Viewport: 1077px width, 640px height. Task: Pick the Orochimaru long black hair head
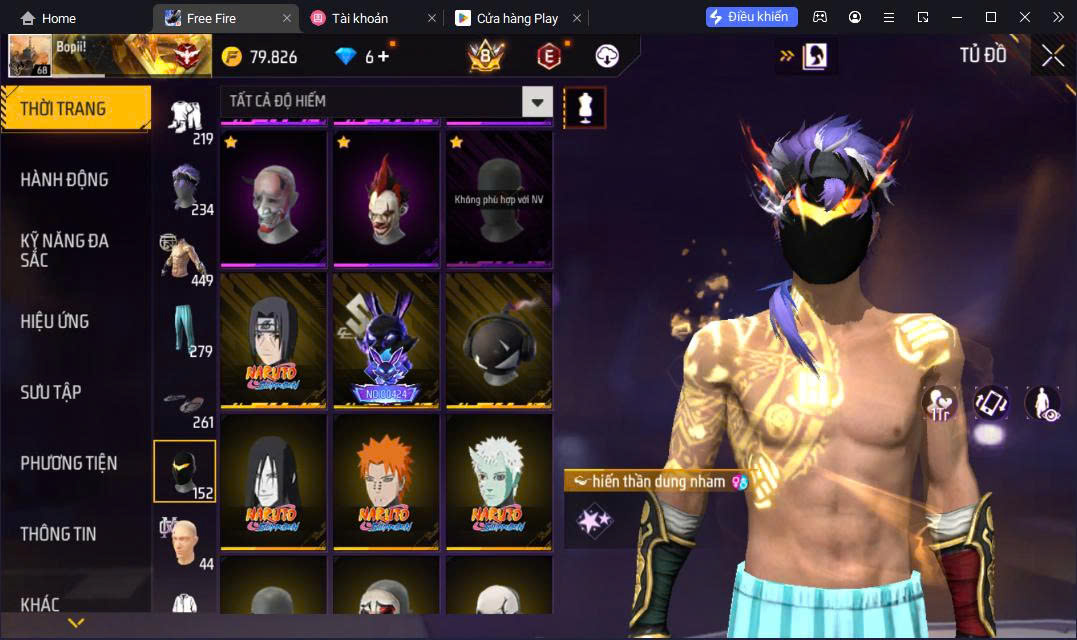click(x=273, y=481)
